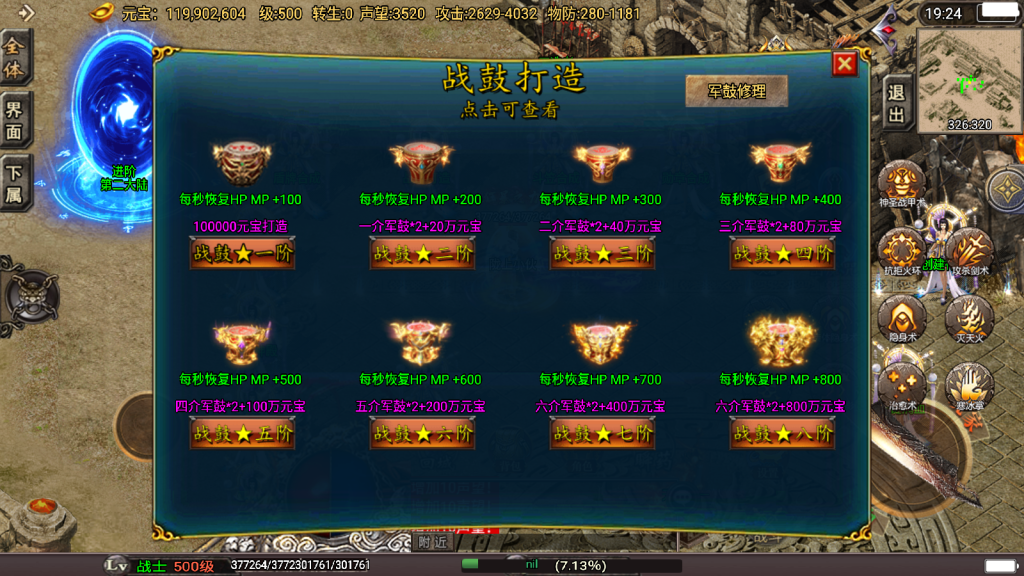Open the minimap
This screenshot has height=576, width=1024.
[x=968, y=78]
